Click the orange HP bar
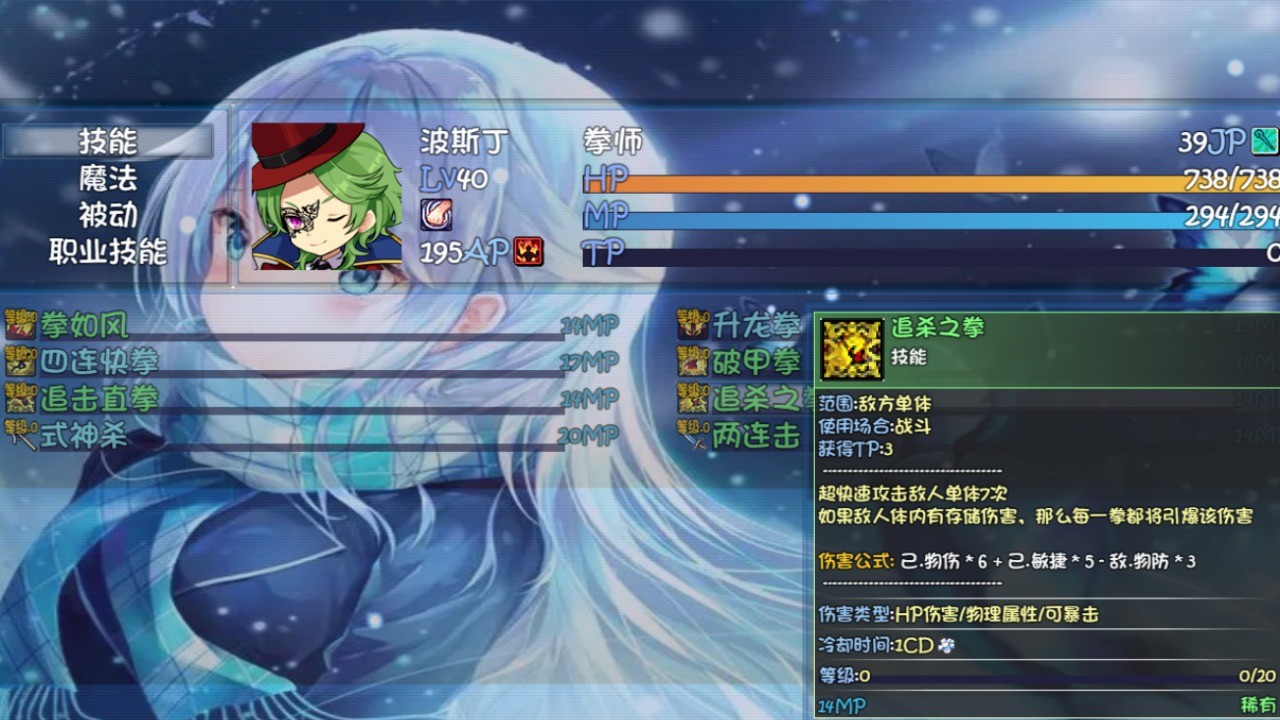This screenshot has height=720, width=1280. pyautogui.click(x=900, y=184)
